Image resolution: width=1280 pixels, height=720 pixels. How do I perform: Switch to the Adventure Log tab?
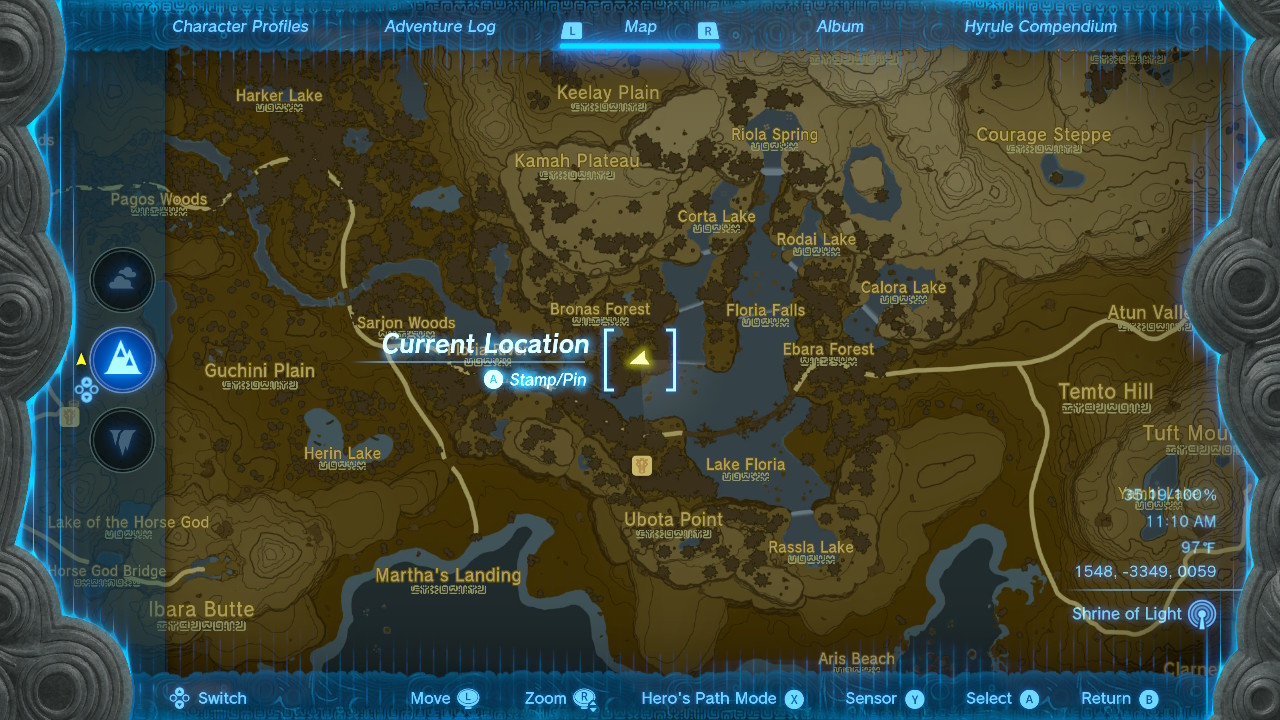(x=440, y=27)
